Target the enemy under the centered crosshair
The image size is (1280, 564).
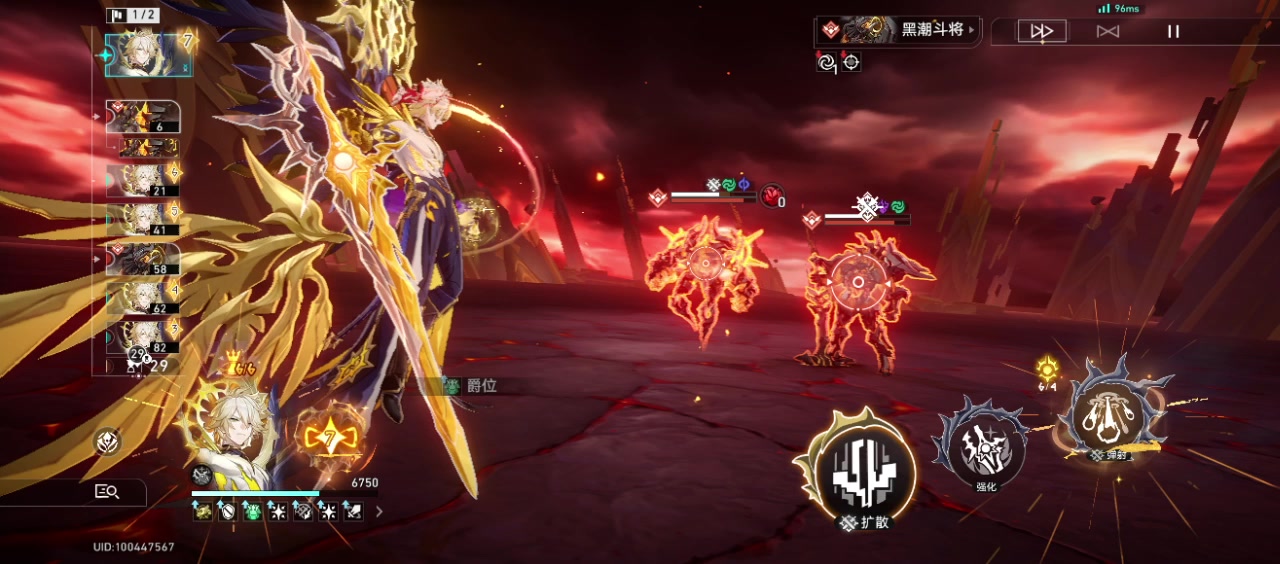(857, 282)
